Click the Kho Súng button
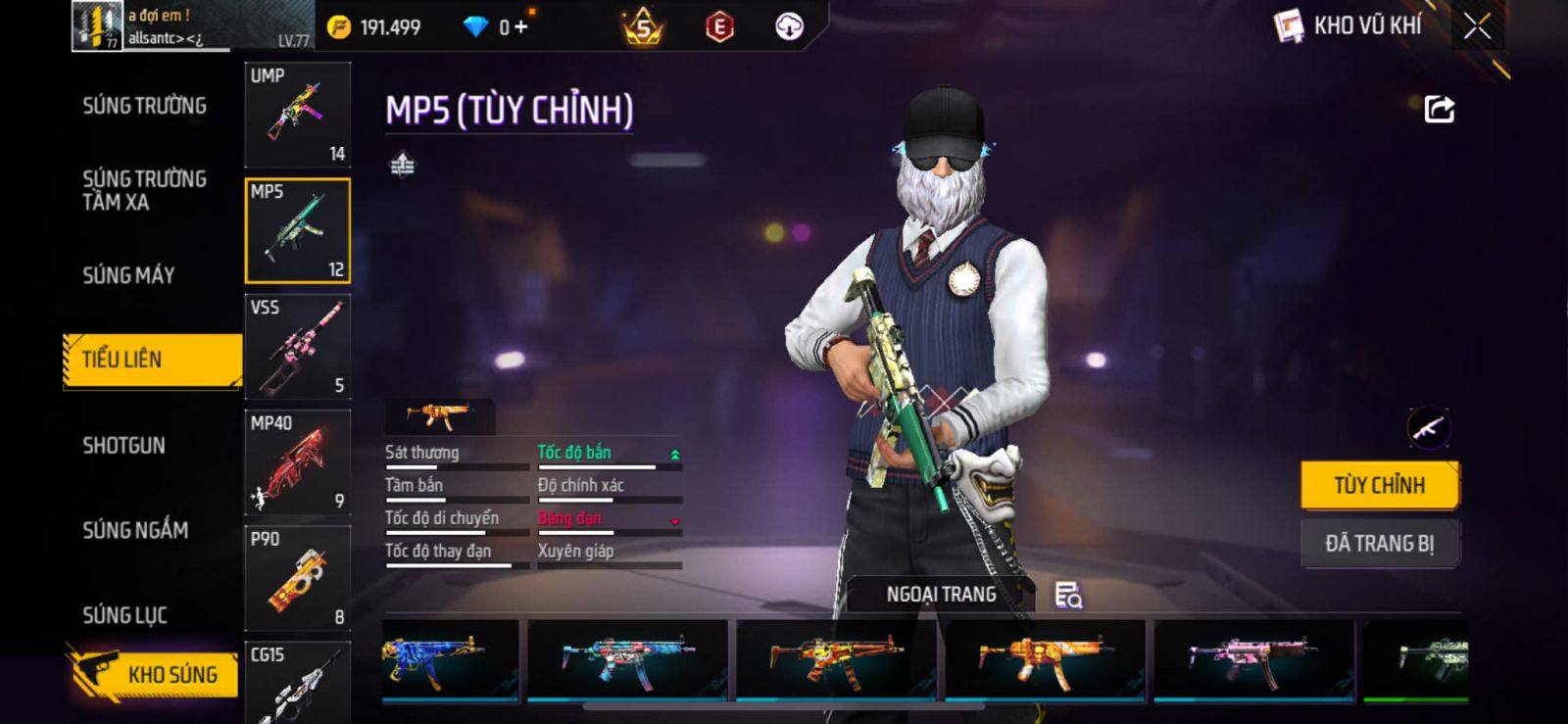The width and height of the screenshot is (1568, 724). tap(154, 674)
